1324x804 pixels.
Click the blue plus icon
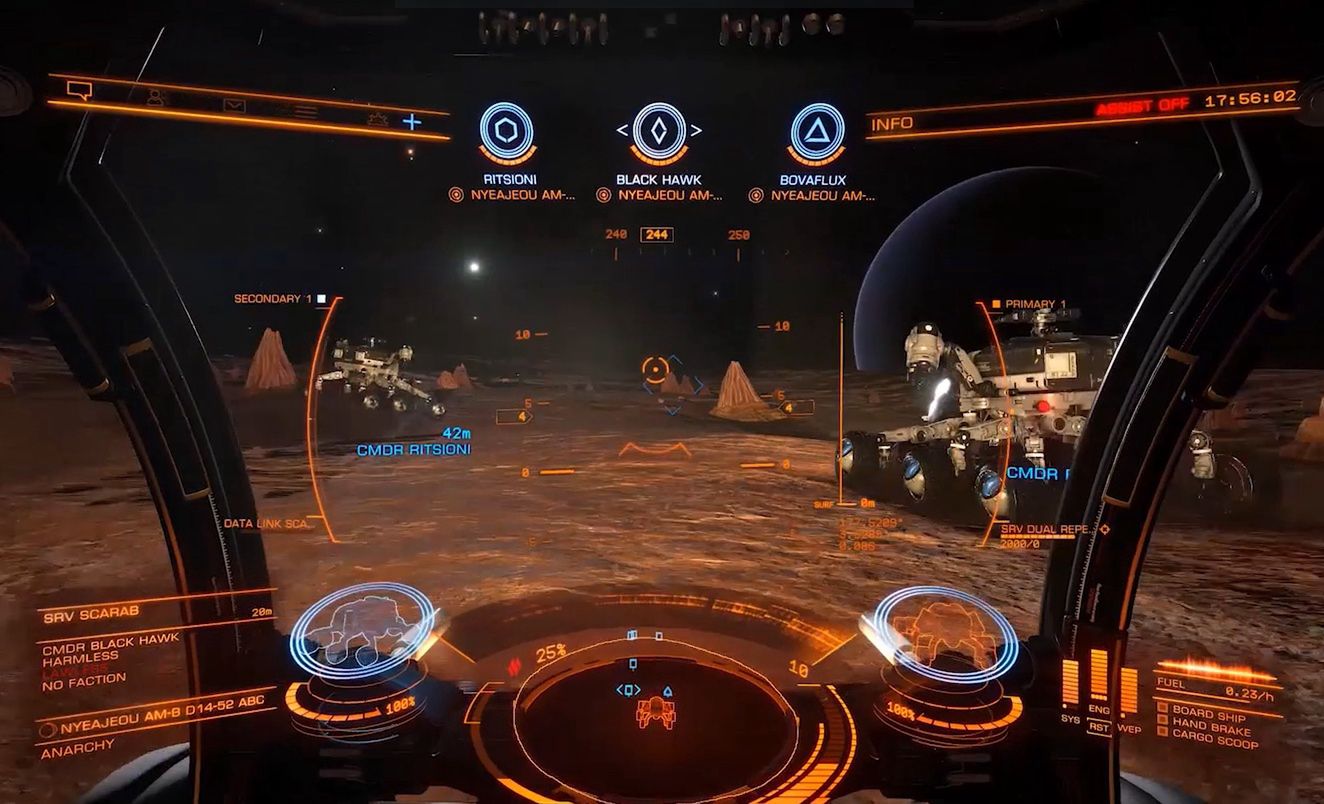click(x=412, y=121)
